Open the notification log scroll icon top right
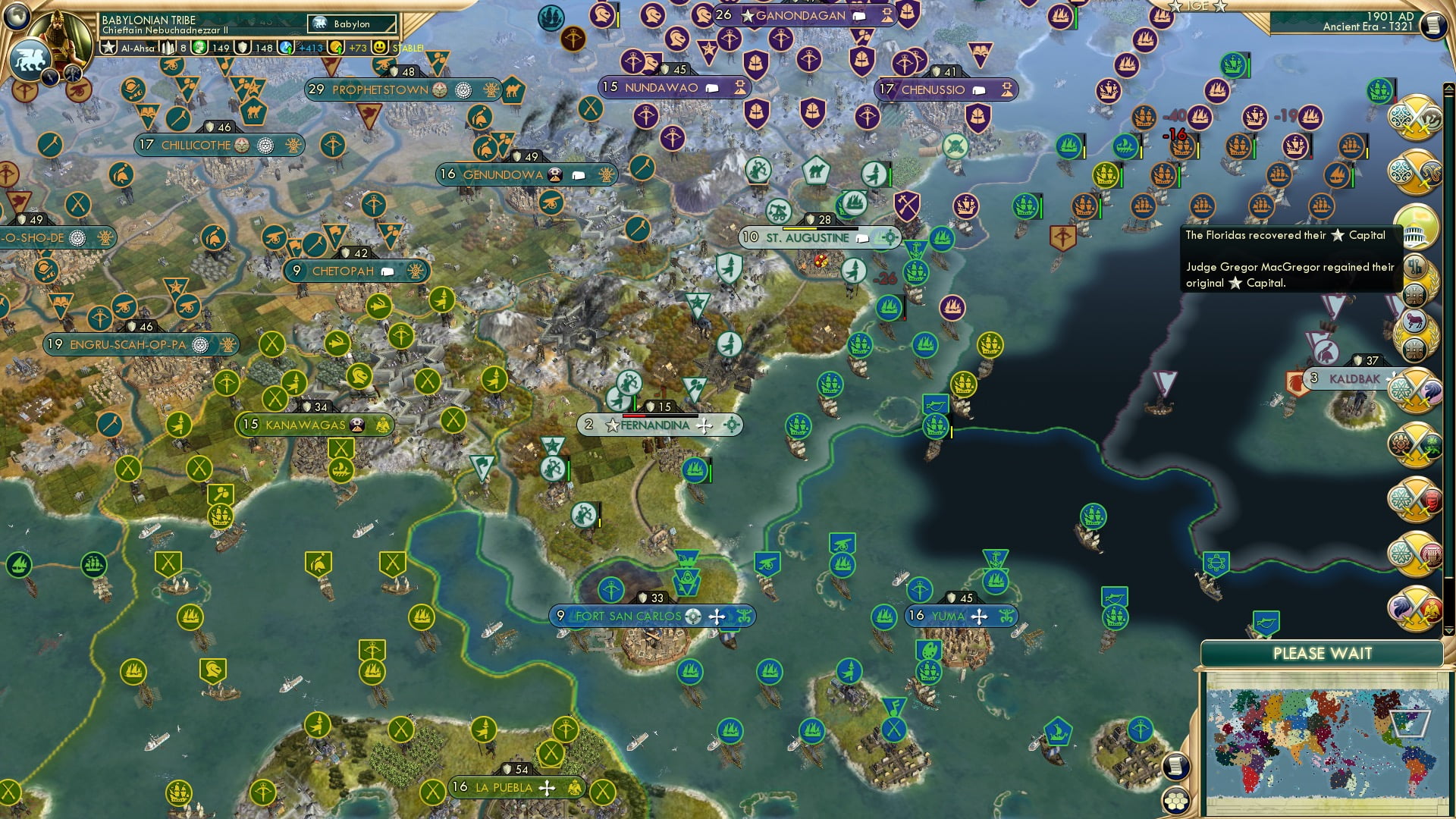The width and height of the screenshot is (1456, 819). pos(1435,26)
